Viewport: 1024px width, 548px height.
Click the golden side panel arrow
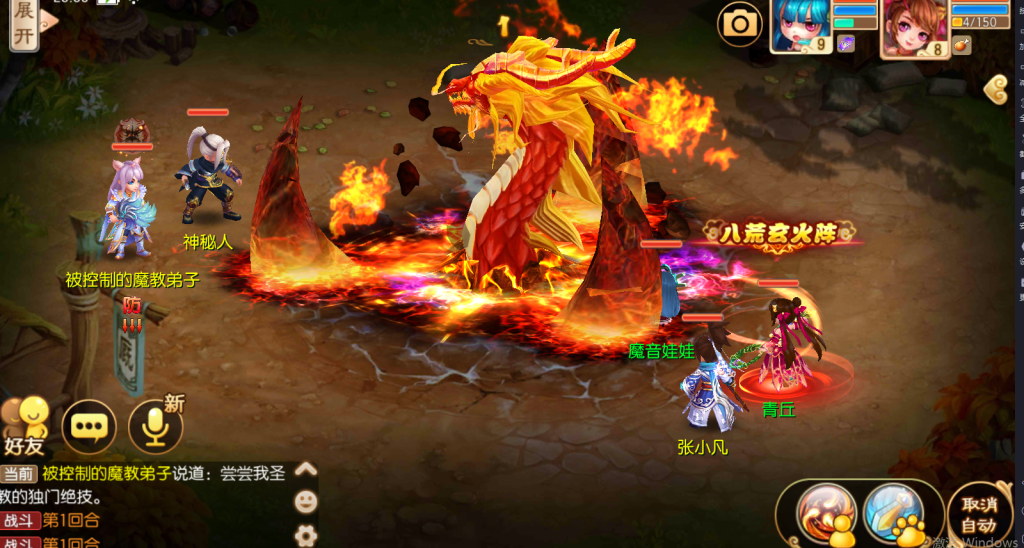pyautogui.click(x=995, y=88)
